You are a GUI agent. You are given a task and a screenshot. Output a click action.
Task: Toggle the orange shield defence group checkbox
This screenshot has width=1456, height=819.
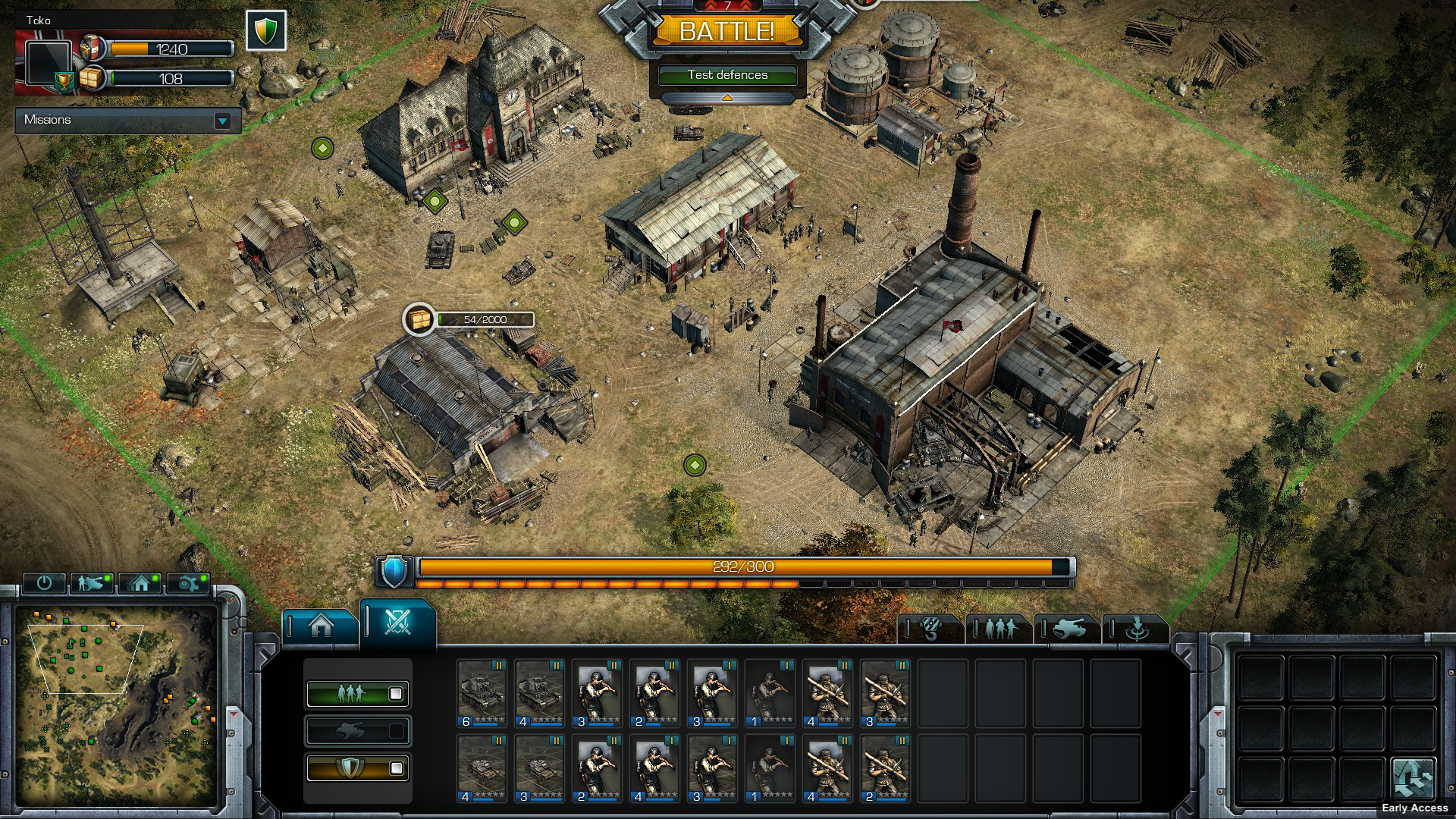tap(395, 768)
